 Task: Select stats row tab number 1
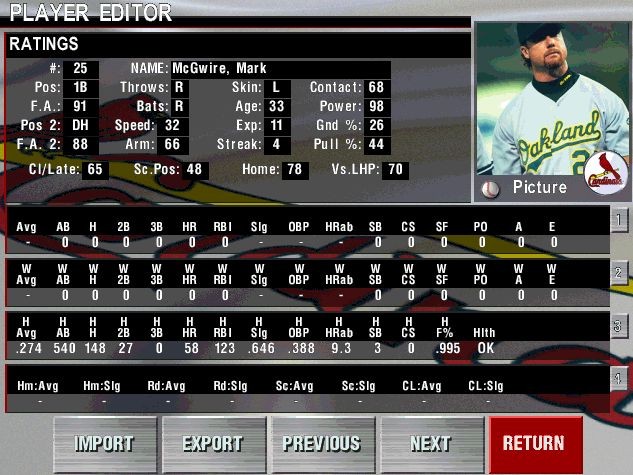pyautogui.click(x=620, y=220)
